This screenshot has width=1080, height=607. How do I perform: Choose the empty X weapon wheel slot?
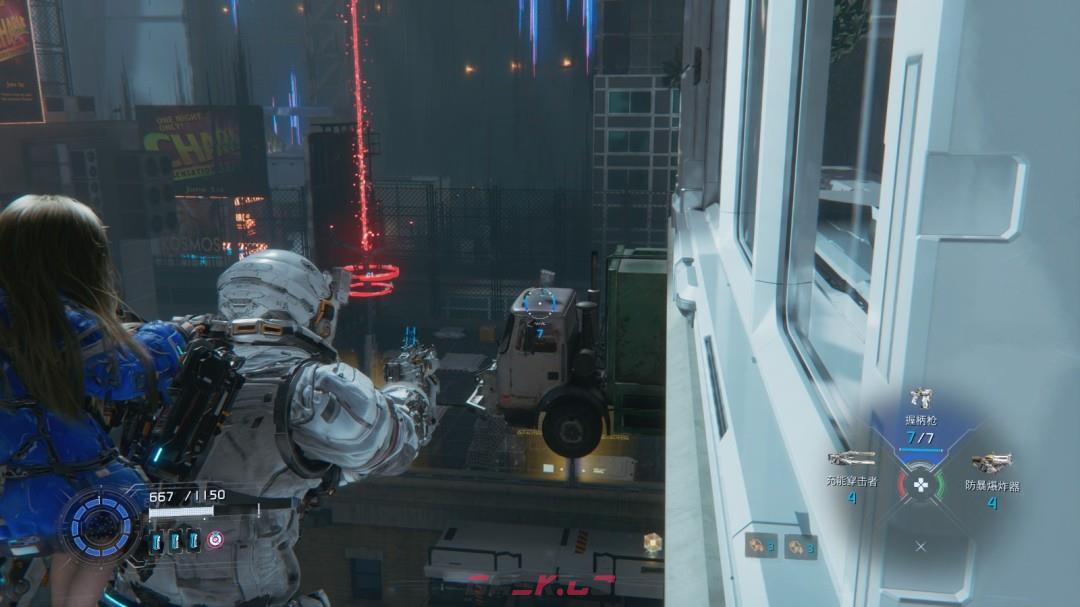pos(921,547)
